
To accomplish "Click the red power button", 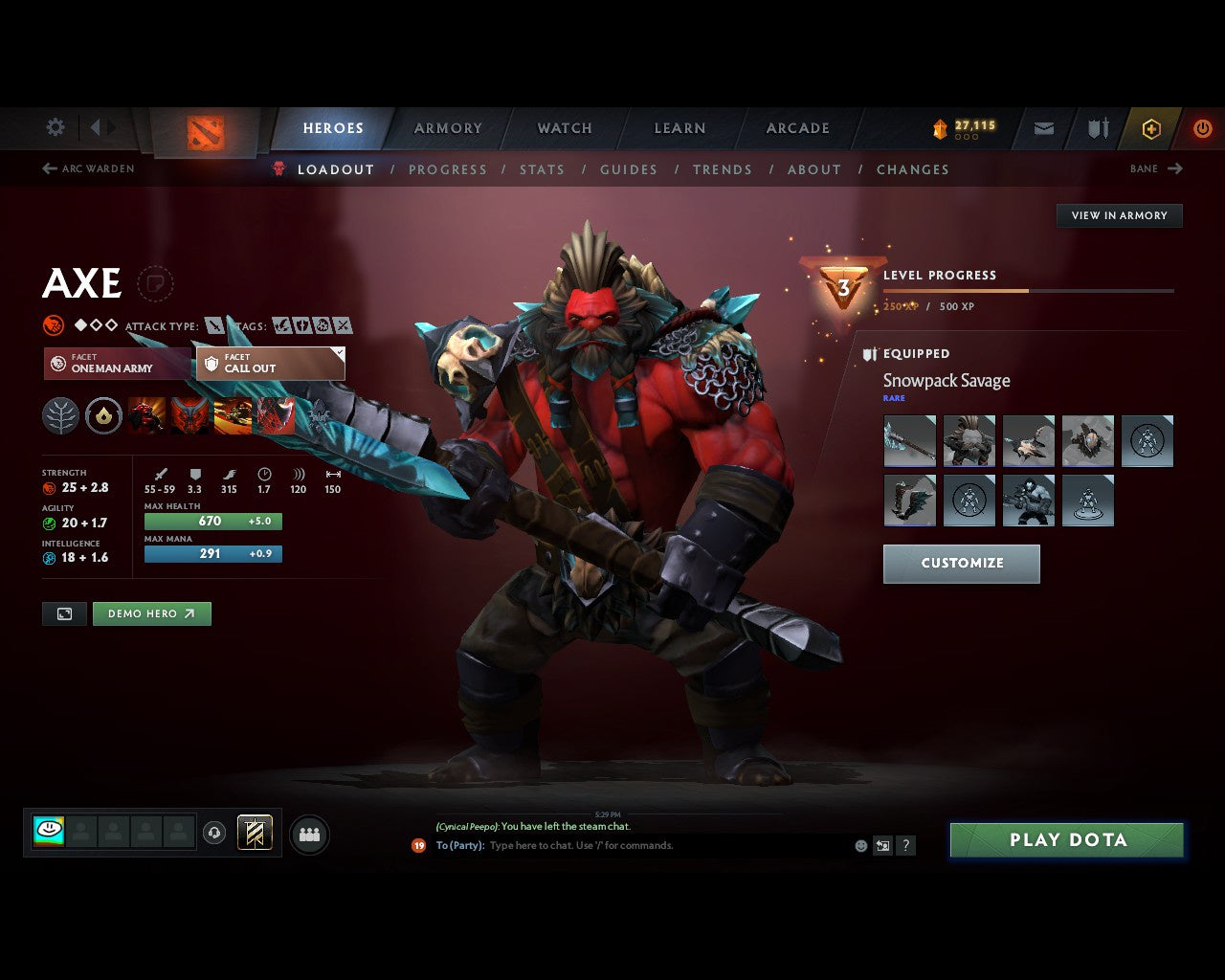I will pyautogui.click(x=1203, y=127).
